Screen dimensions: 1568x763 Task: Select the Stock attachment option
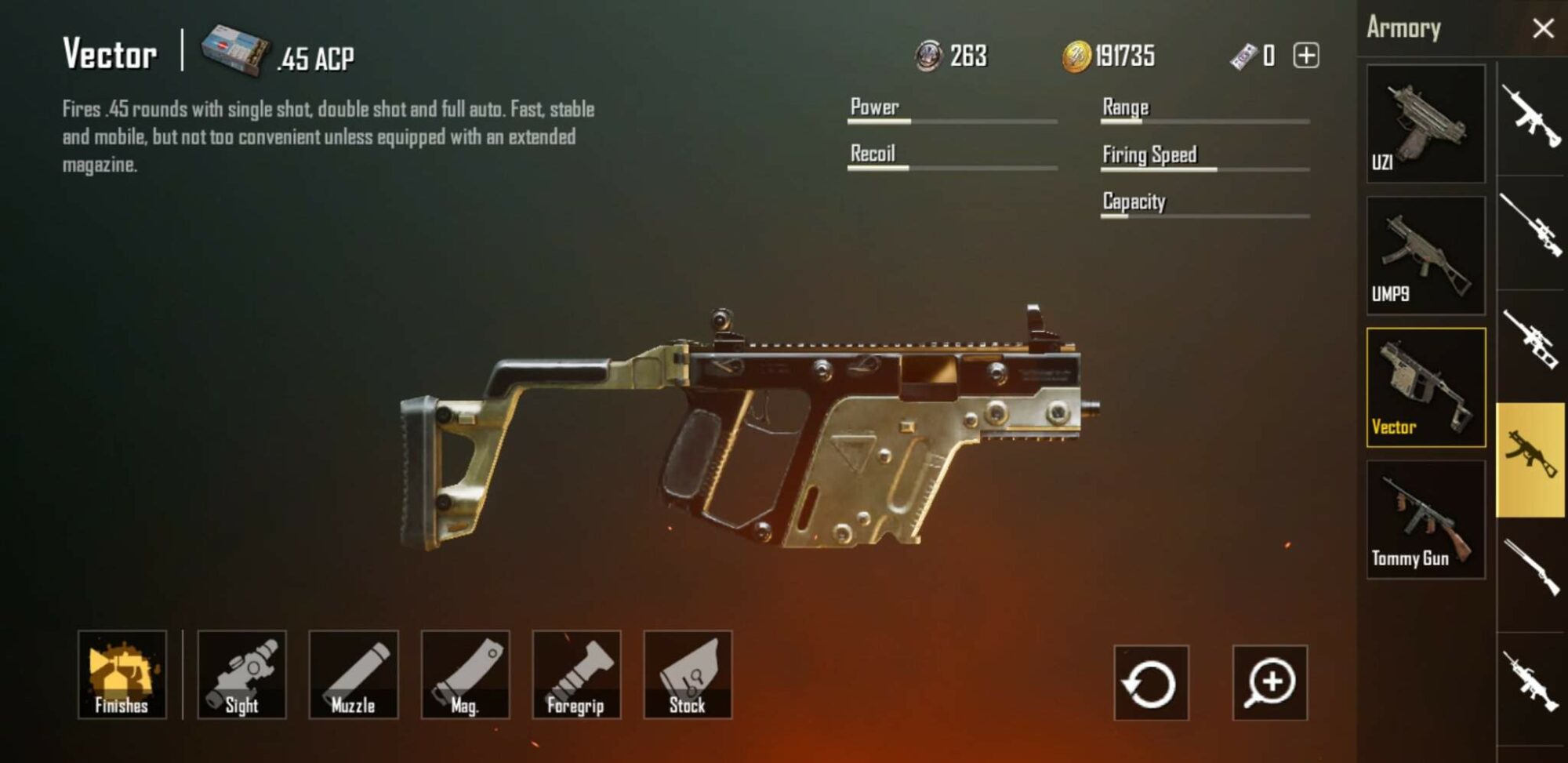click(x=688, y=676)
